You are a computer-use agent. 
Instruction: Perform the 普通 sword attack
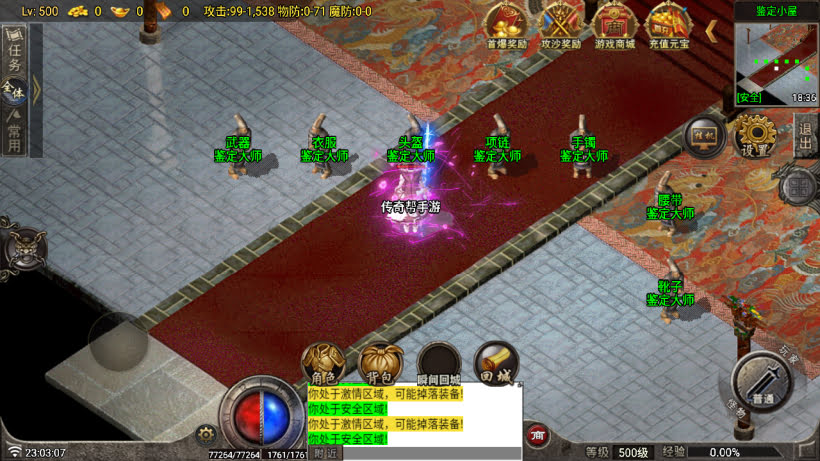click(x=762, y=380)
